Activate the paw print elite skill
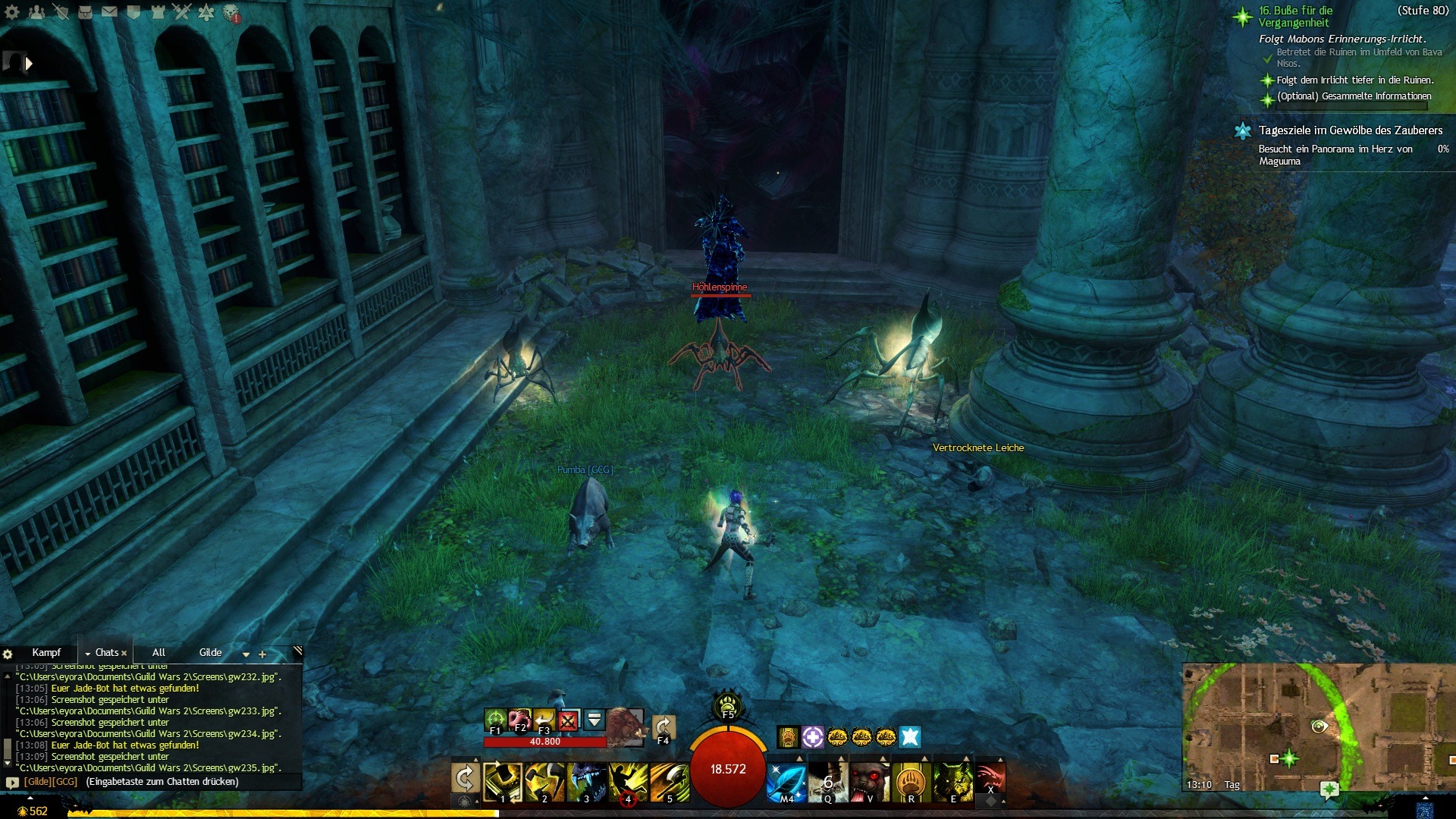1456x819 pixels. tap(911, 781)
